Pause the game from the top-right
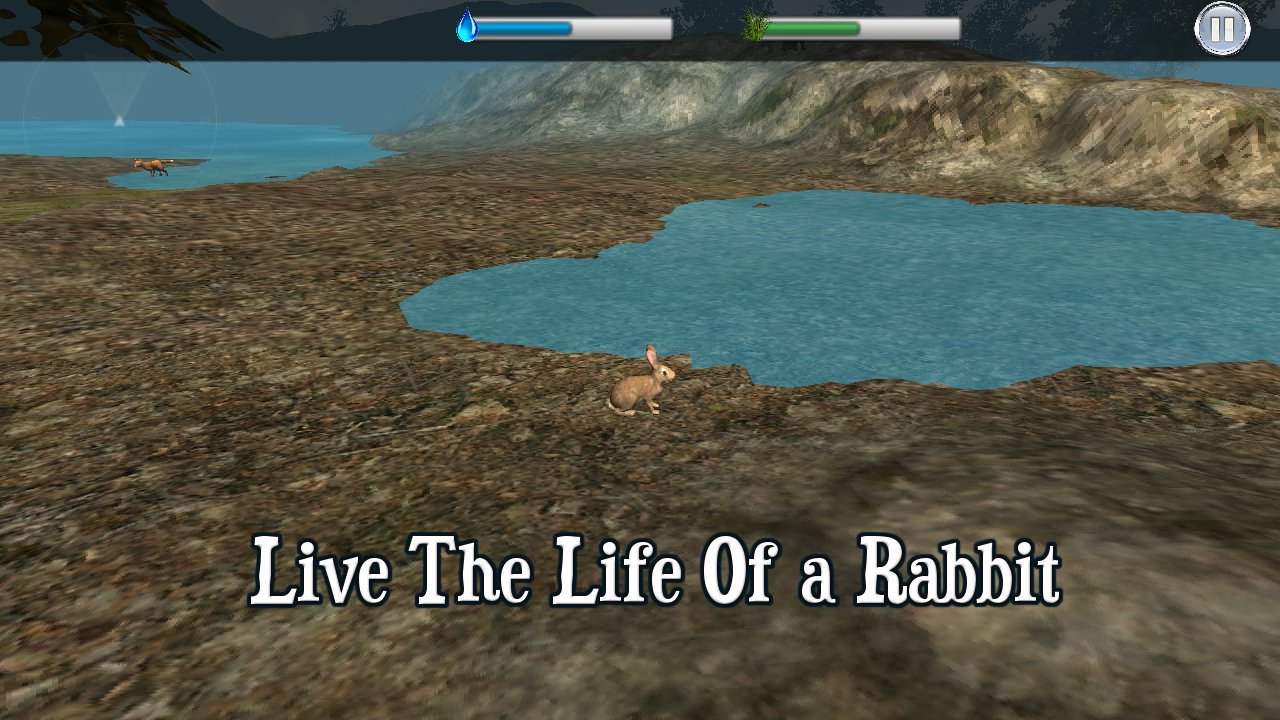The height and width of the screenshot is (720, 1280). pos(1222,29)
